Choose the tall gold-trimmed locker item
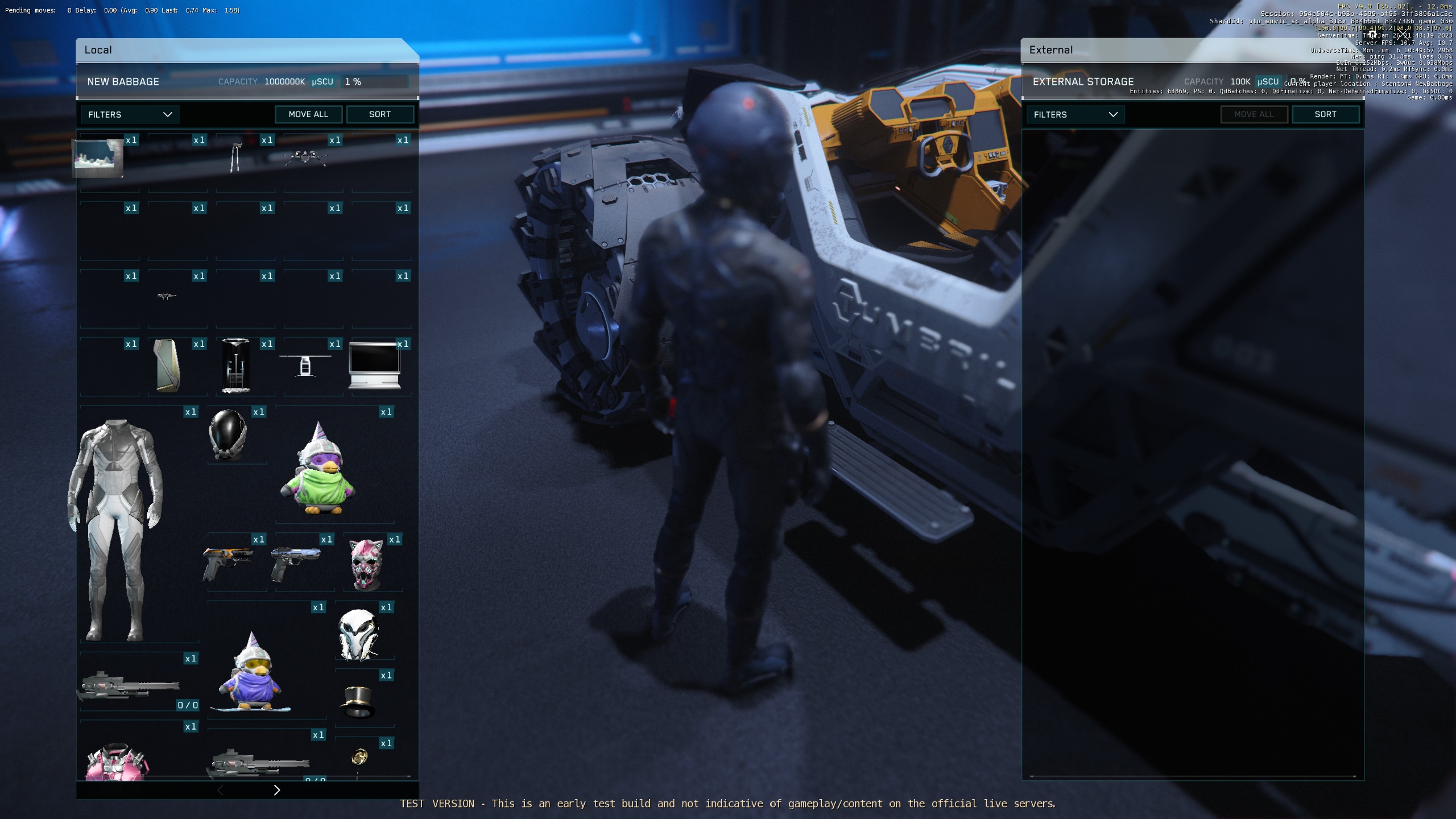Image resolution: width=1456 pixels, height=819 pixels. [168, 365]
